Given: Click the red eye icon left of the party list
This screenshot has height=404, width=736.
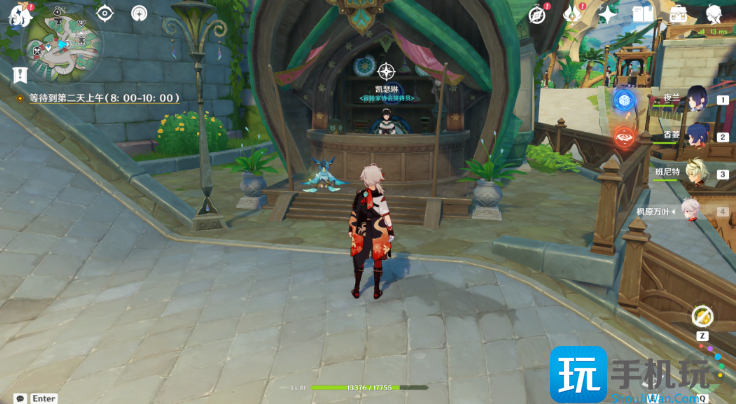Looking at the screenshot, I should click(x=624, y=137).
